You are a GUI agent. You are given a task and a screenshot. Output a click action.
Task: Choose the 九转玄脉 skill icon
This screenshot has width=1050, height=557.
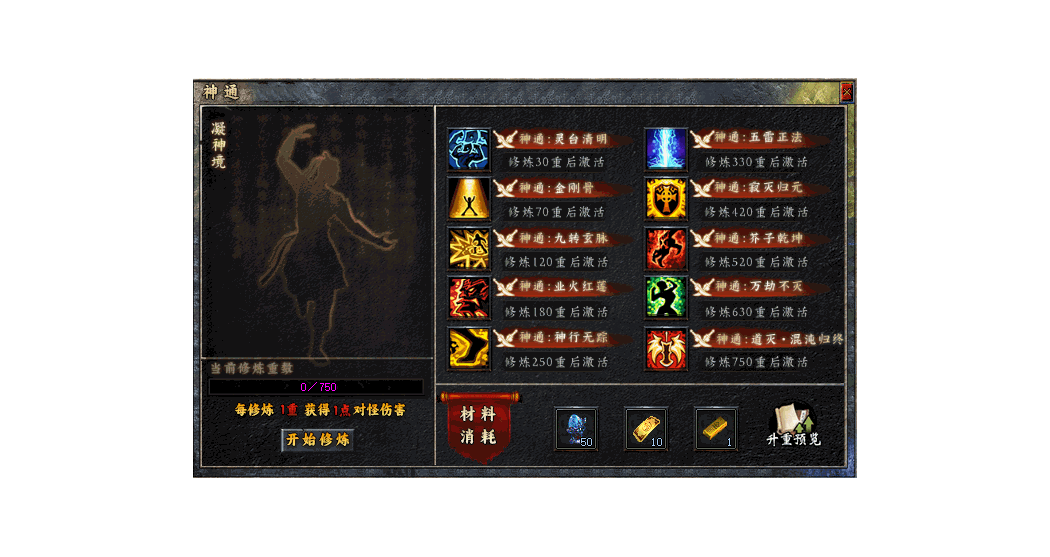468,248
